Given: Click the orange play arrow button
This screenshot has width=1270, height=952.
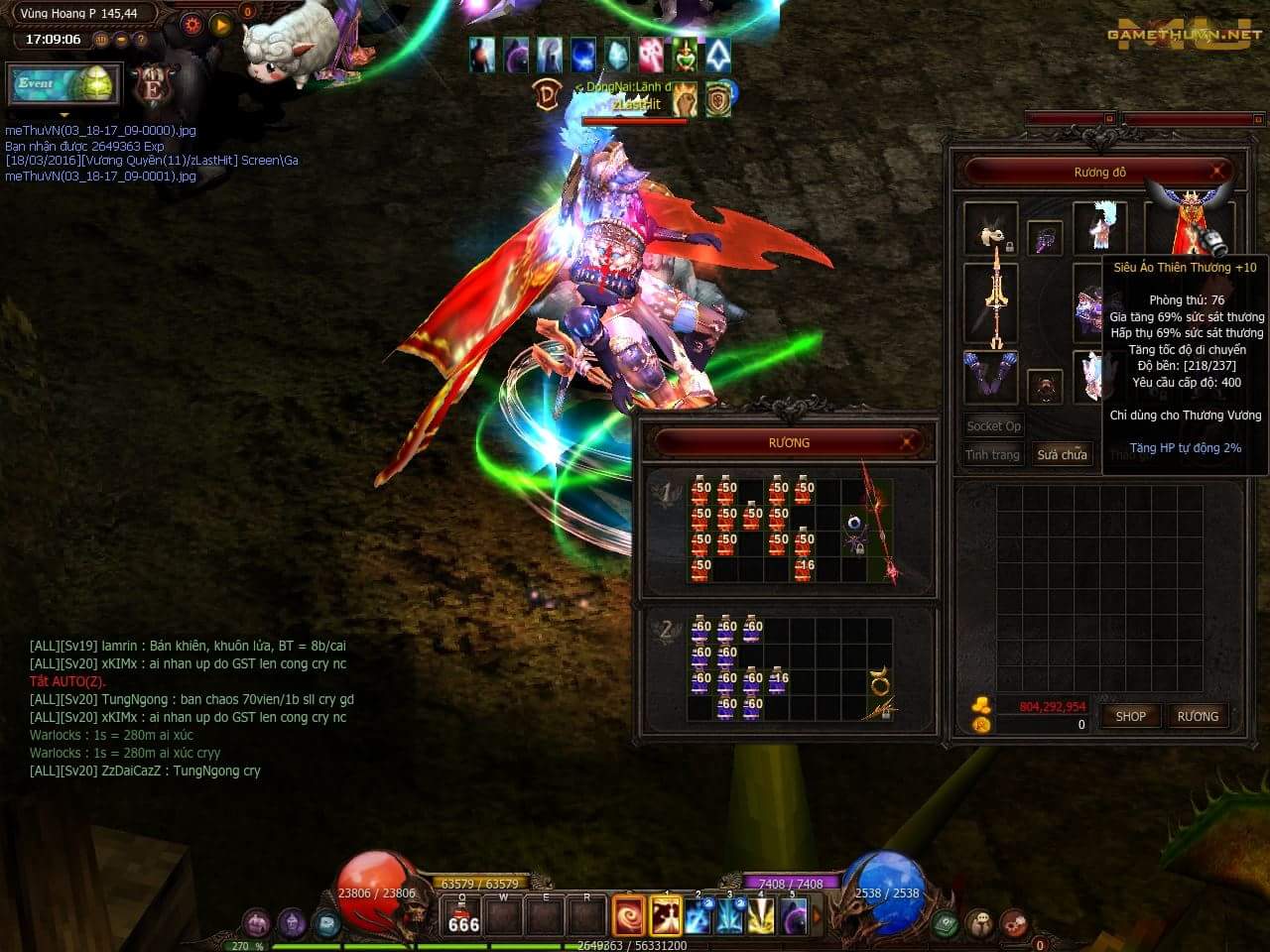Looking at the screenshot, I should tap(221, 25).
